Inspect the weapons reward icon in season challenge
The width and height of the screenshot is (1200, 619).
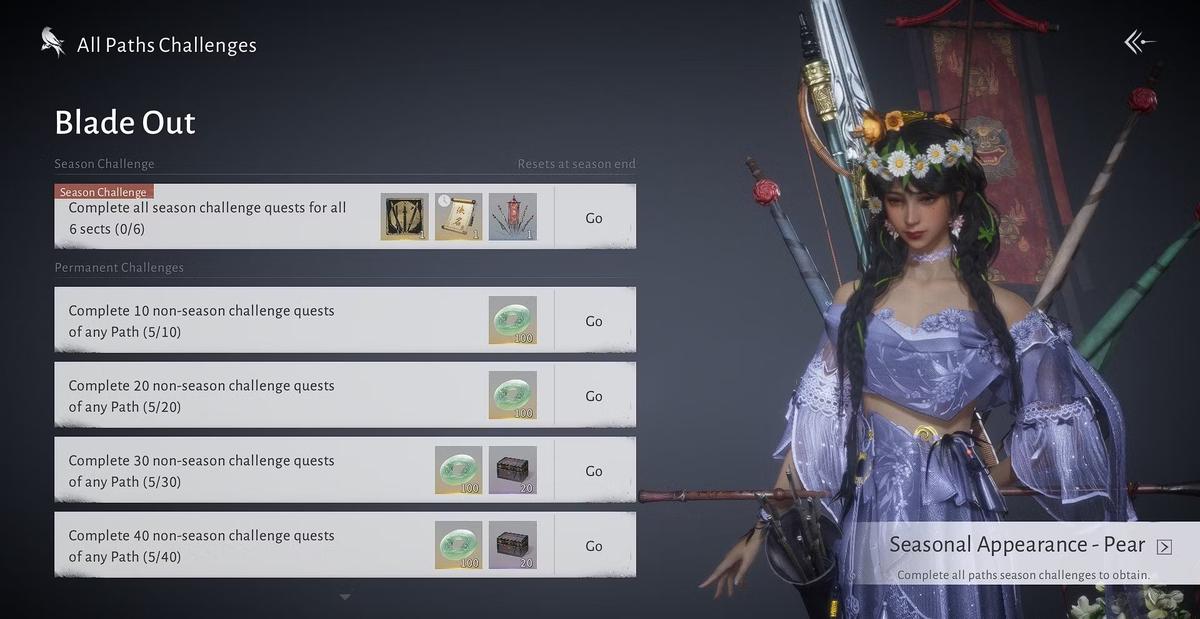click(x=405, y=217)
